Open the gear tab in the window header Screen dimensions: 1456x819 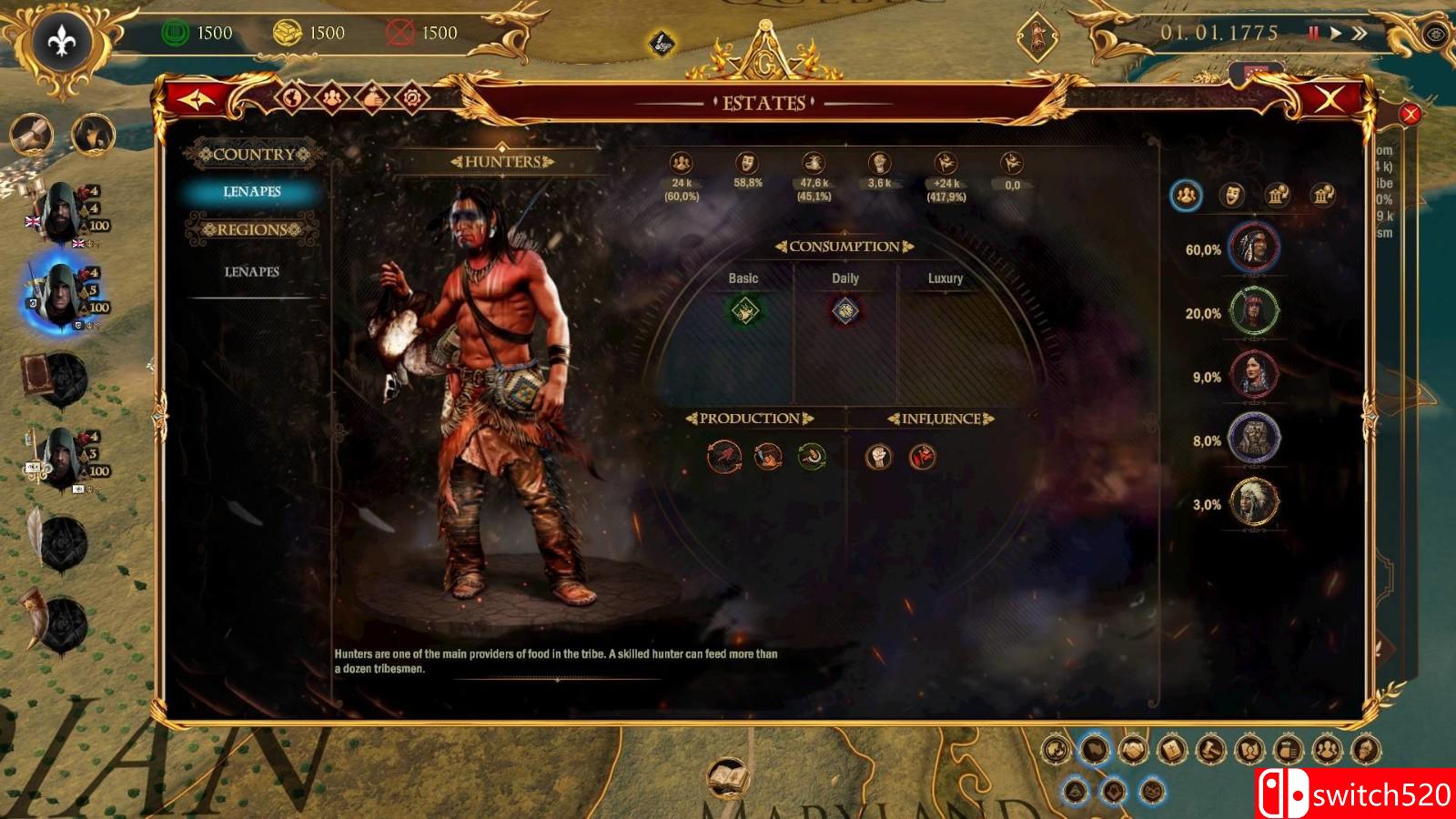[412, 96]
